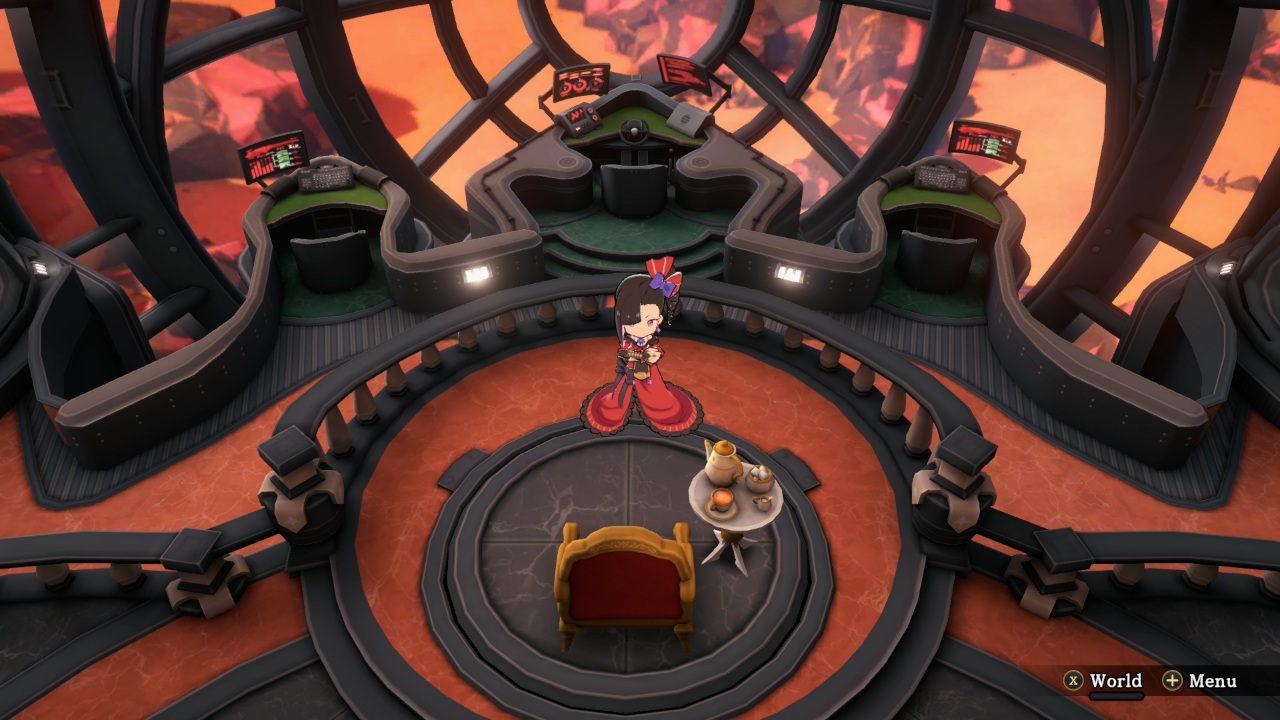This screenshot has height=720, width=1280.
Task: Click the white panel right of the helm
Action: tap(687, 118)
